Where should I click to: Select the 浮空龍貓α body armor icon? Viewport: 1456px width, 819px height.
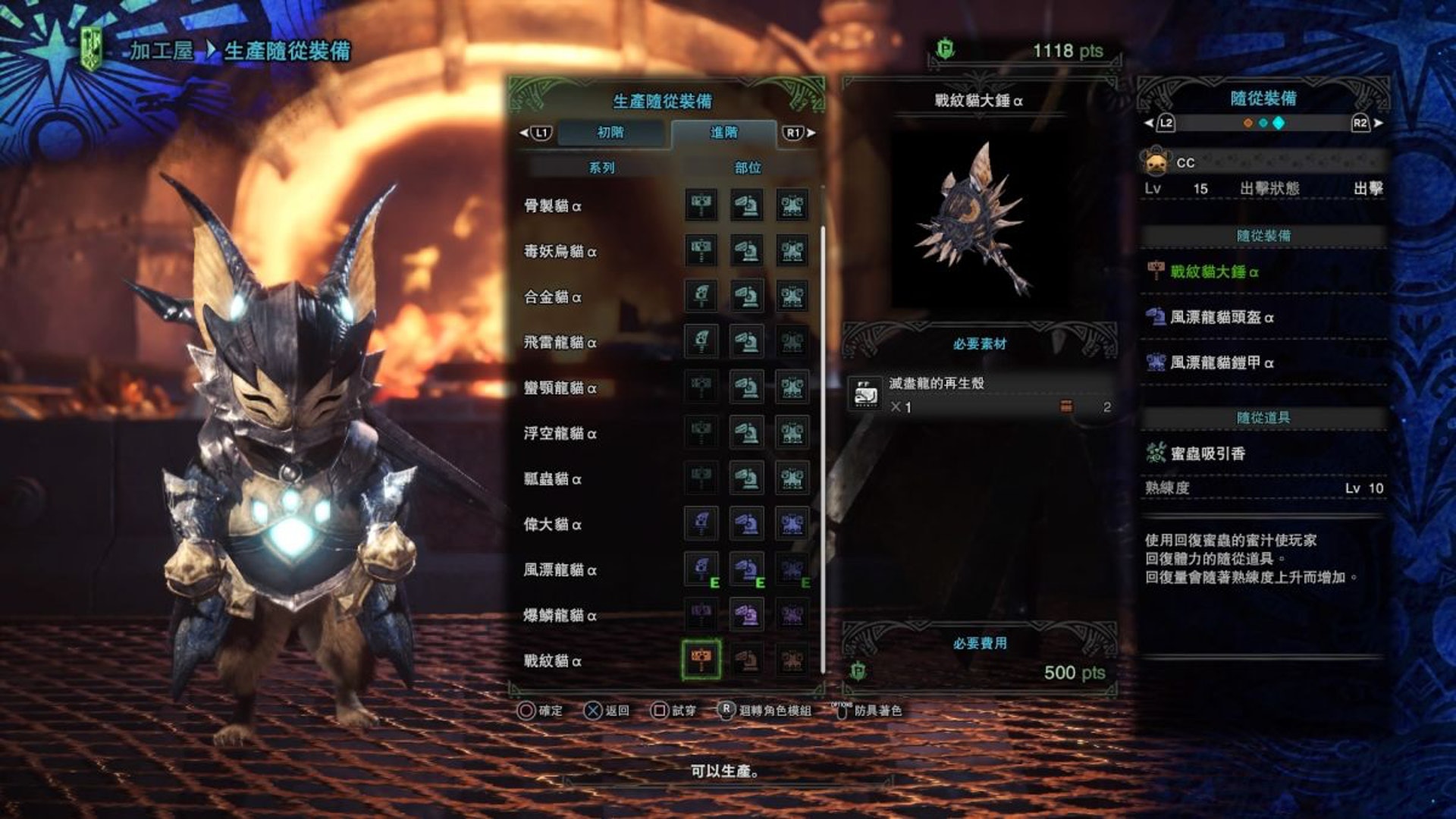(792, 433)
